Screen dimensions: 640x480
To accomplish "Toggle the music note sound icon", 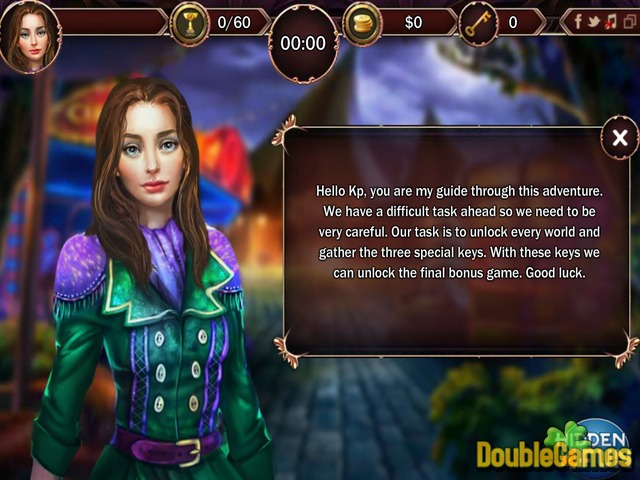I will click(610, 21).
